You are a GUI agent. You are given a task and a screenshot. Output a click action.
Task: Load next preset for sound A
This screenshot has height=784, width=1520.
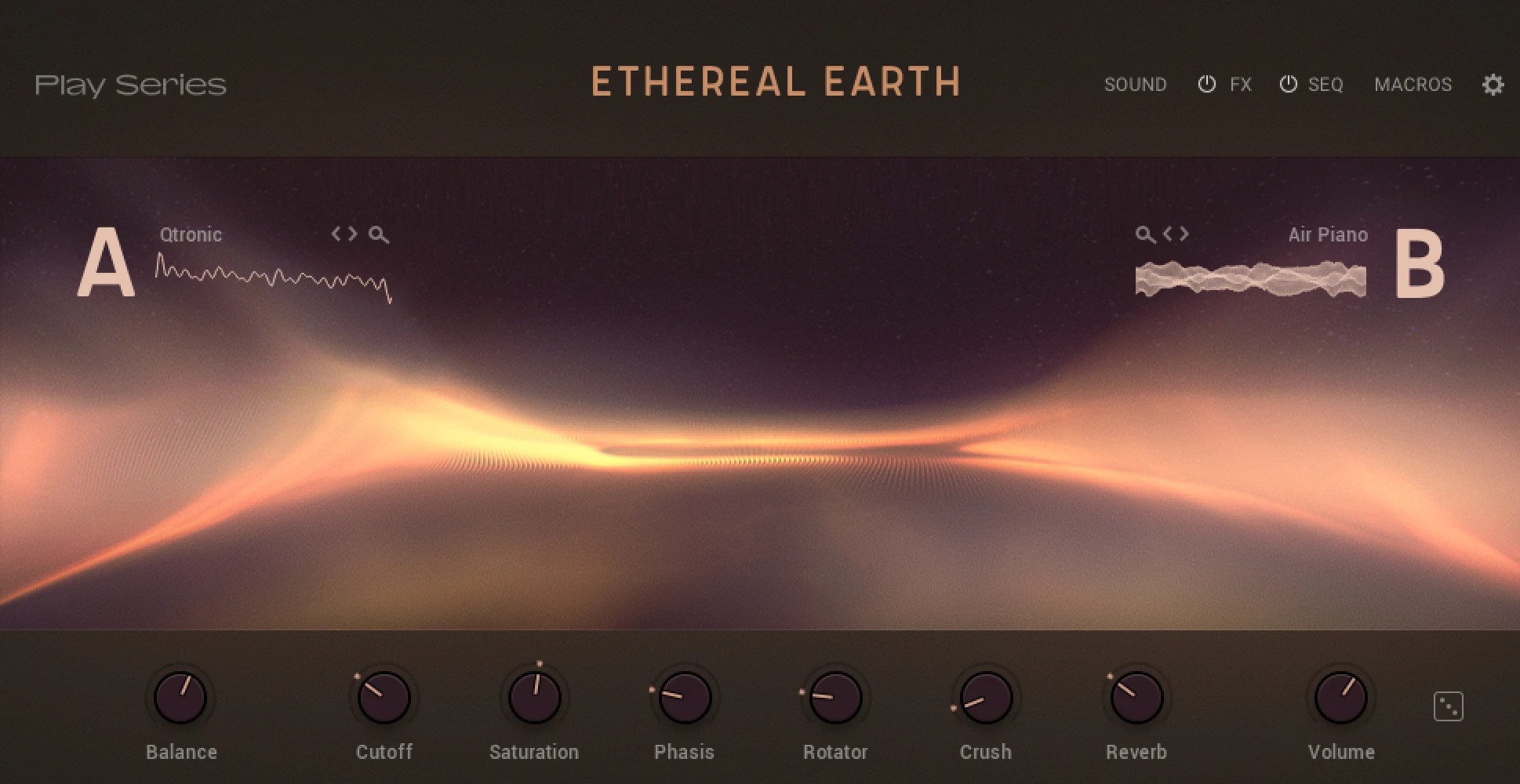pyautogui.click(x=354, y=234)
